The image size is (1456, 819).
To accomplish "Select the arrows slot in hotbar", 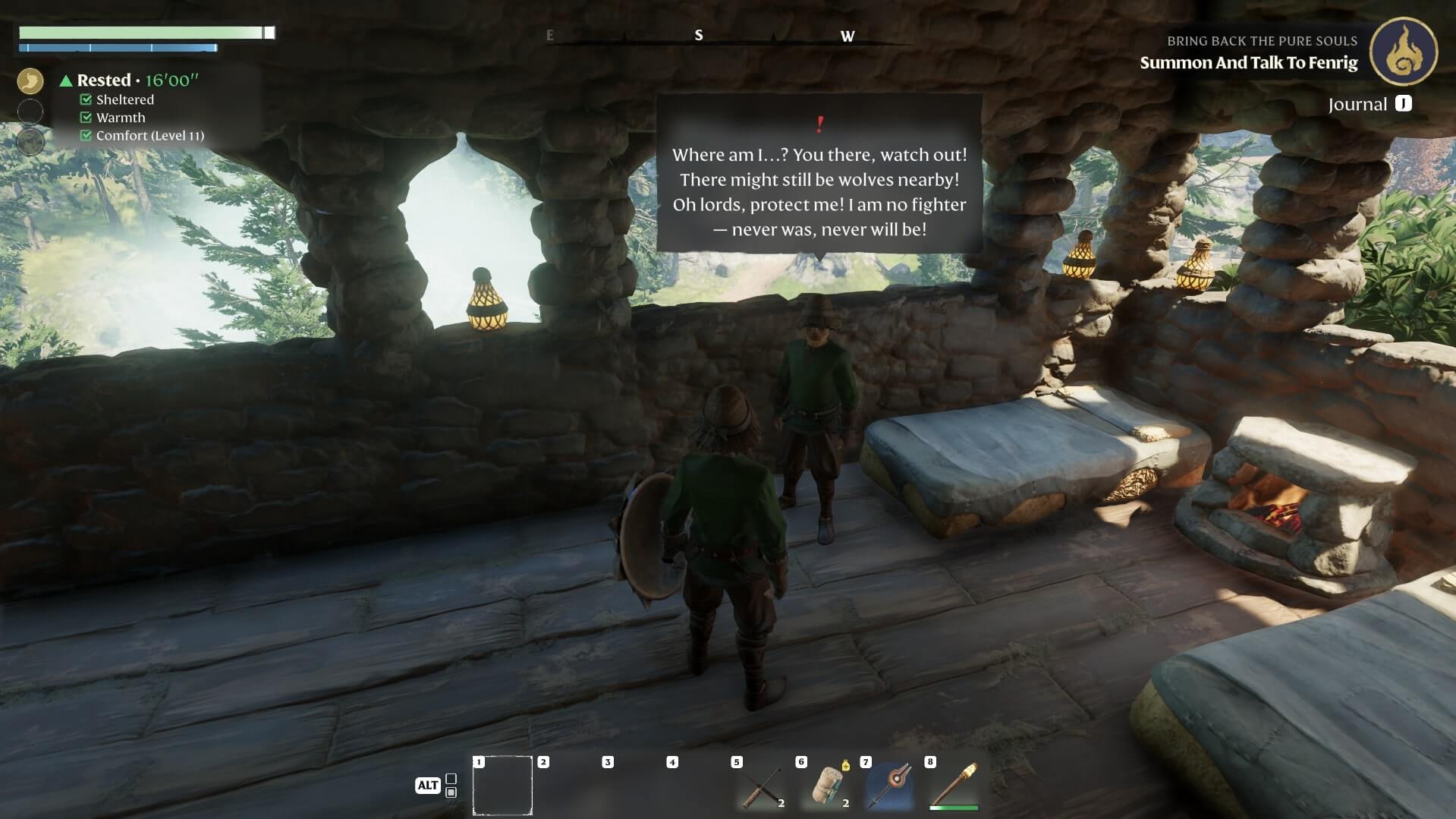I will [761, 786].
